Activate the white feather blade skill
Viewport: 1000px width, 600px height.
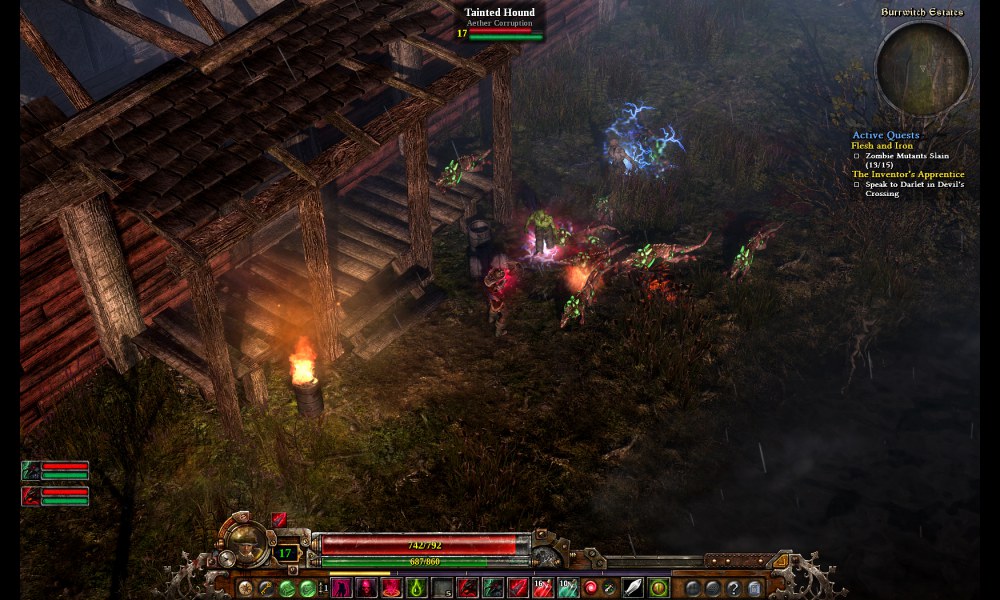click(x=632, y=588)
